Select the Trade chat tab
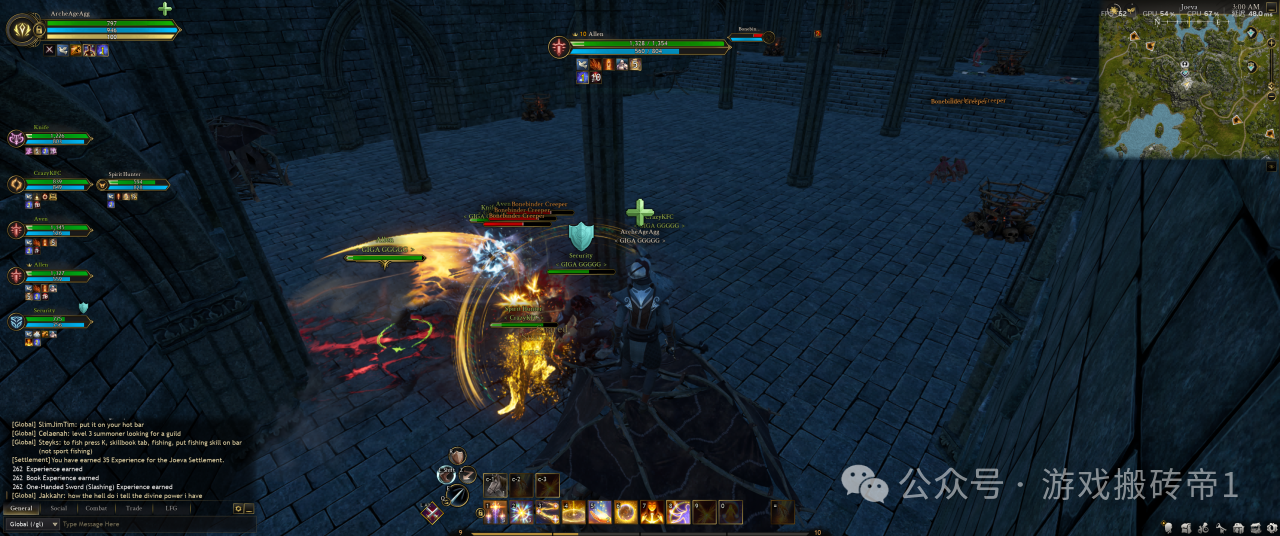1280x536 pixels. pyautogui.click(x=133, y=508)
